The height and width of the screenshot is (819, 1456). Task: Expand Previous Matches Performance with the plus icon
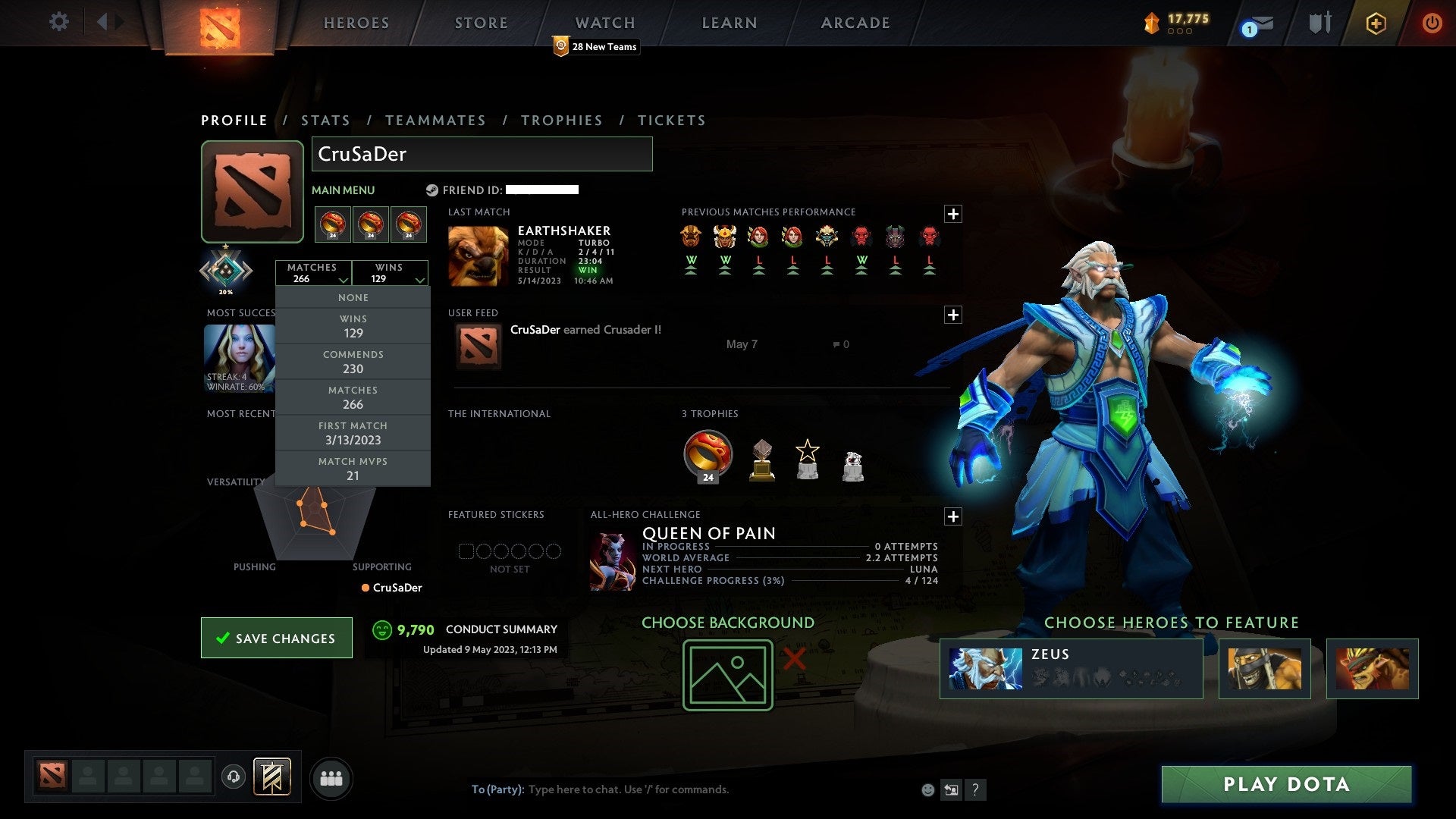[953, 215]
